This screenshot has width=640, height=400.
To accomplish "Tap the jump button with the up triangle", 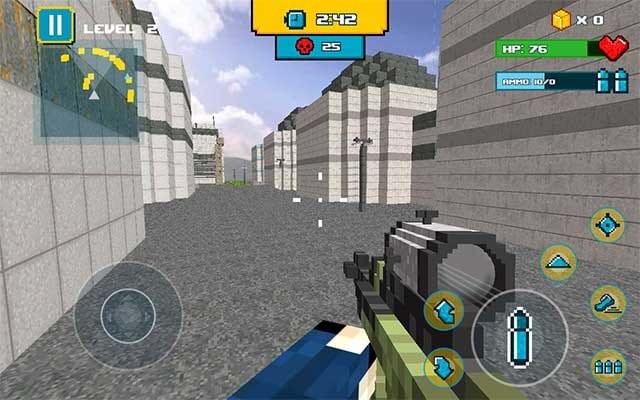I will pos(558,263).
